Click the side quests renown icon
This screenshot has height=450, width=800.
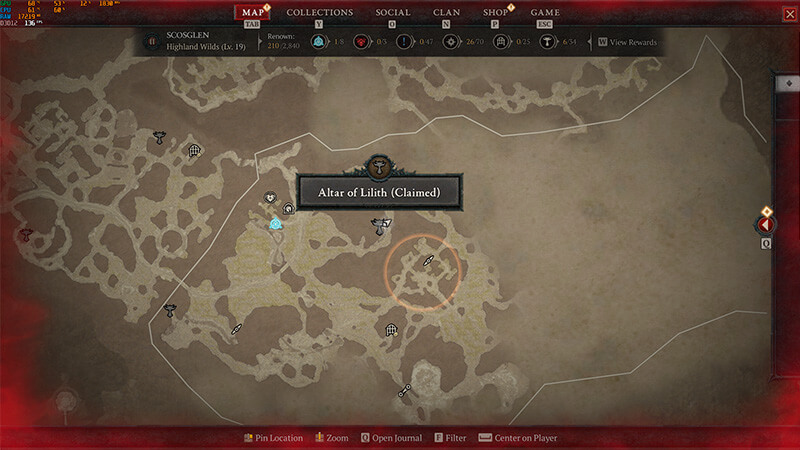pyautogui.click(x=405, y=42)
